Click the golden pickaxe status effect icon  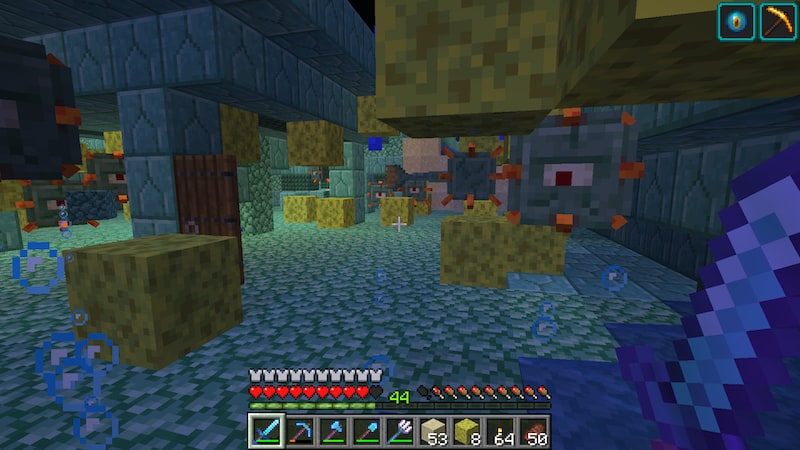pos(776,21)
